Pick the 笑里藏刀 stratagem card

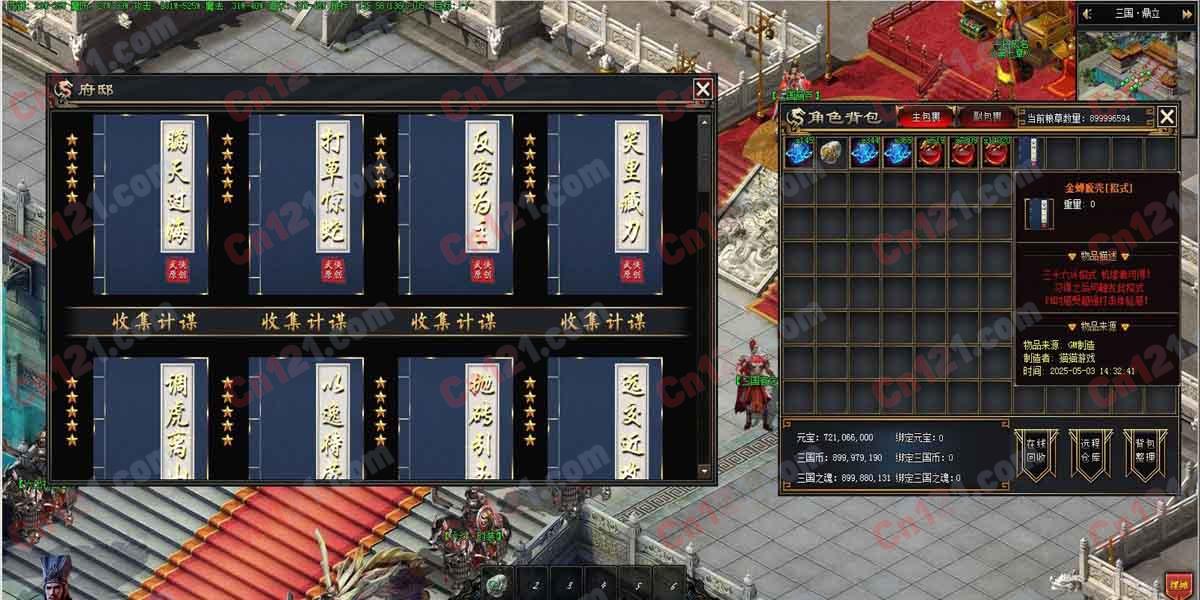click(605, 203)
